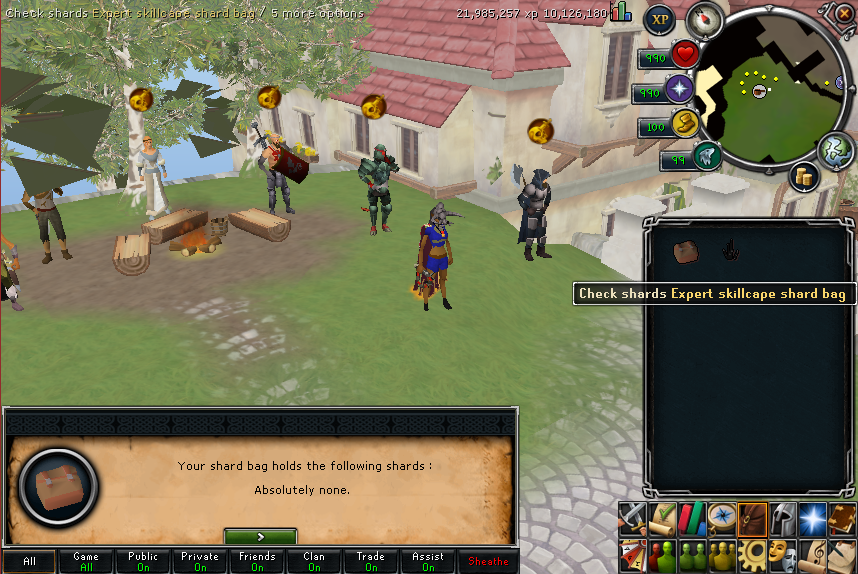Open the prayer star tab
Screen dimensions: 858x574
(812, 517)
